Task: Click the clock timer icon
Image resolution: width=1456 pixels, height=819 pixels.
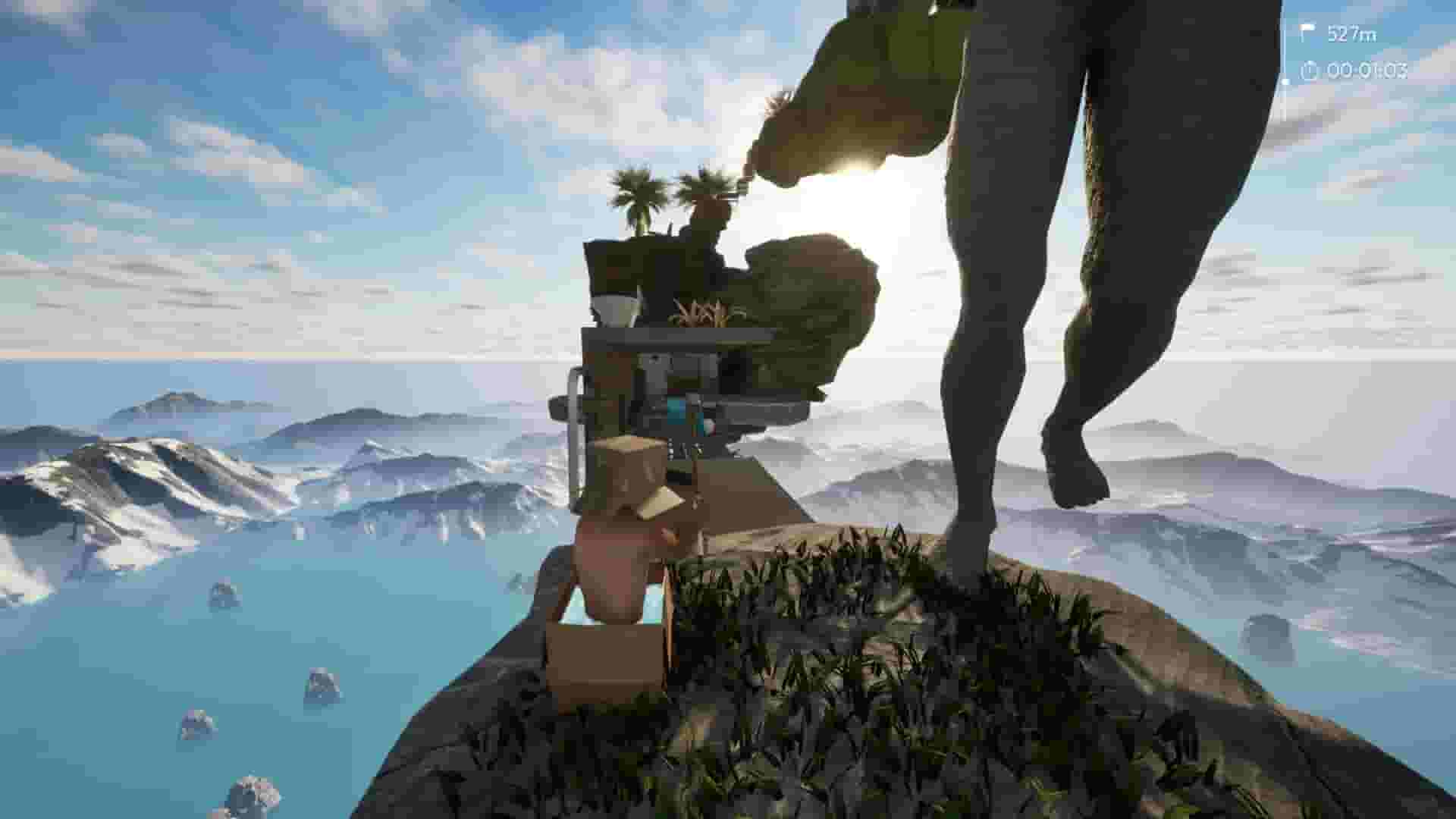Action: tap(1307, 73)
